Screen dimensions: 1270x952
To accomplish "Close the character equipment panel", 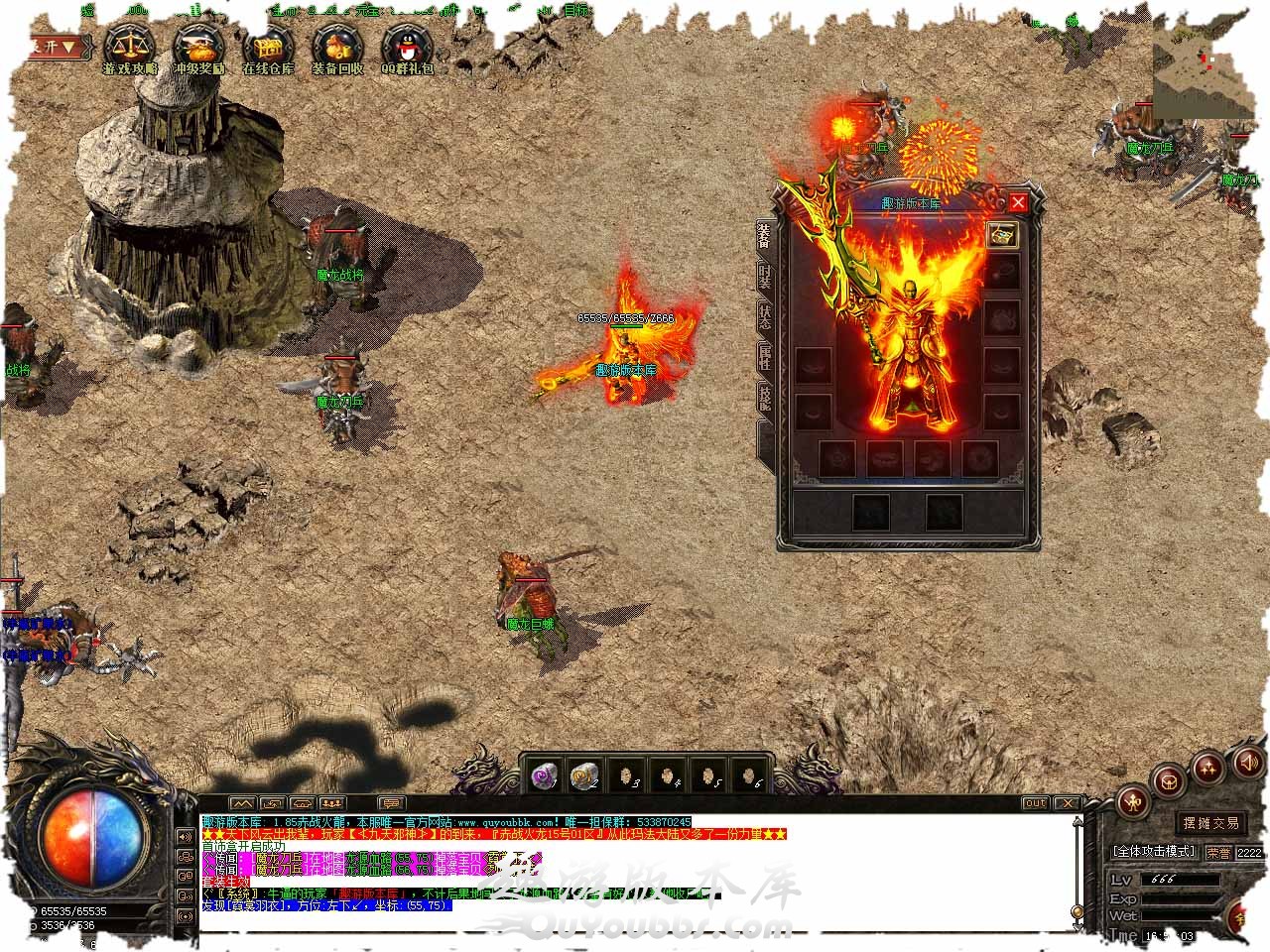I will pos(1018,203).
